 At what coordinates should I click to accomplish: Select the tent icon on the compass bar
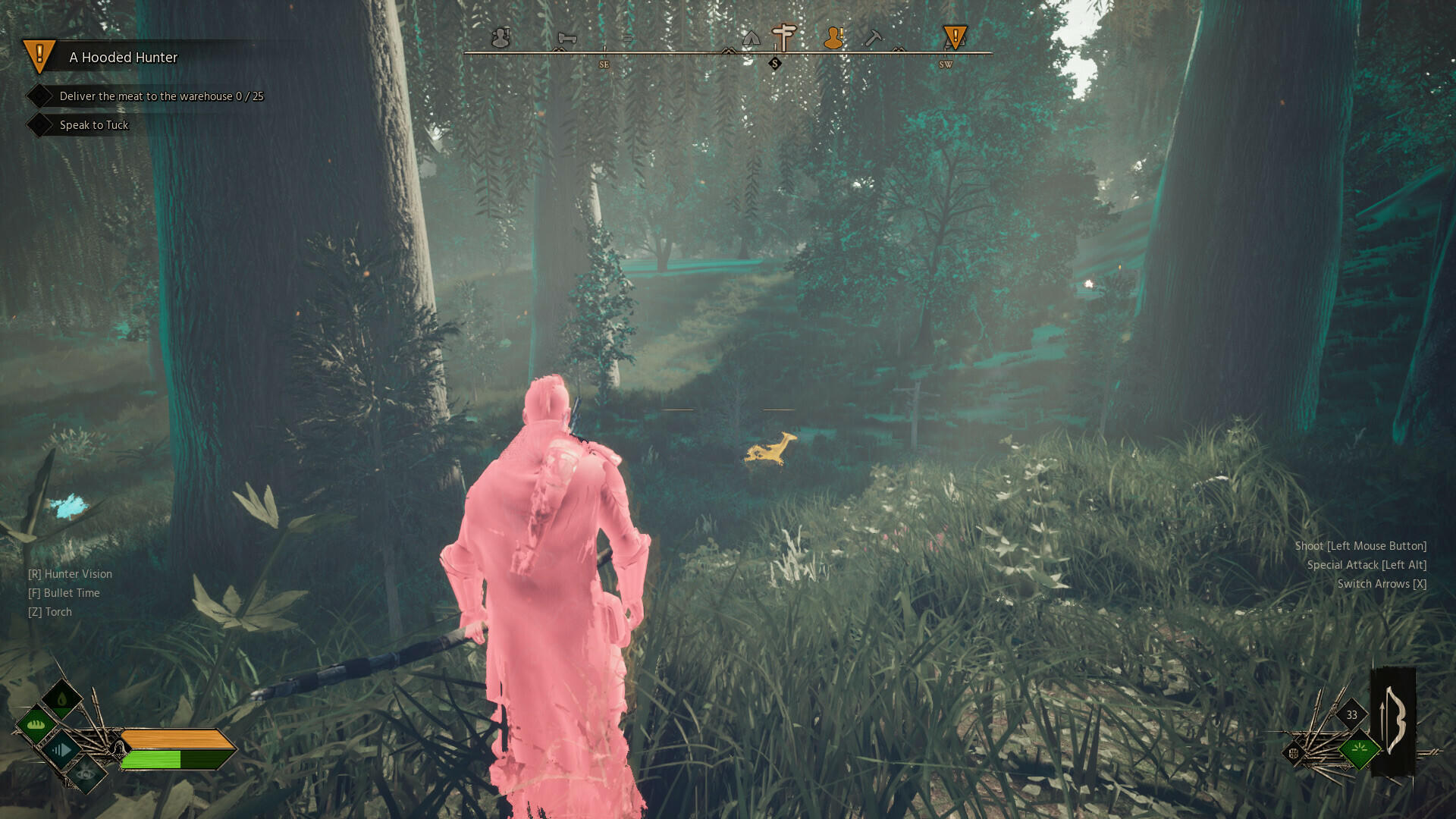[752, 39]
